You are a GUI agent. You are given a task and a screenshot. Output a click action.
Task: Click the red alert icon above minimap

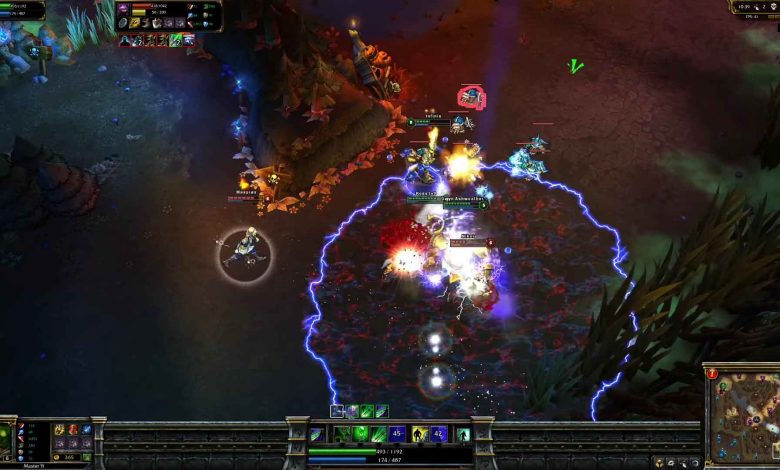712,373
